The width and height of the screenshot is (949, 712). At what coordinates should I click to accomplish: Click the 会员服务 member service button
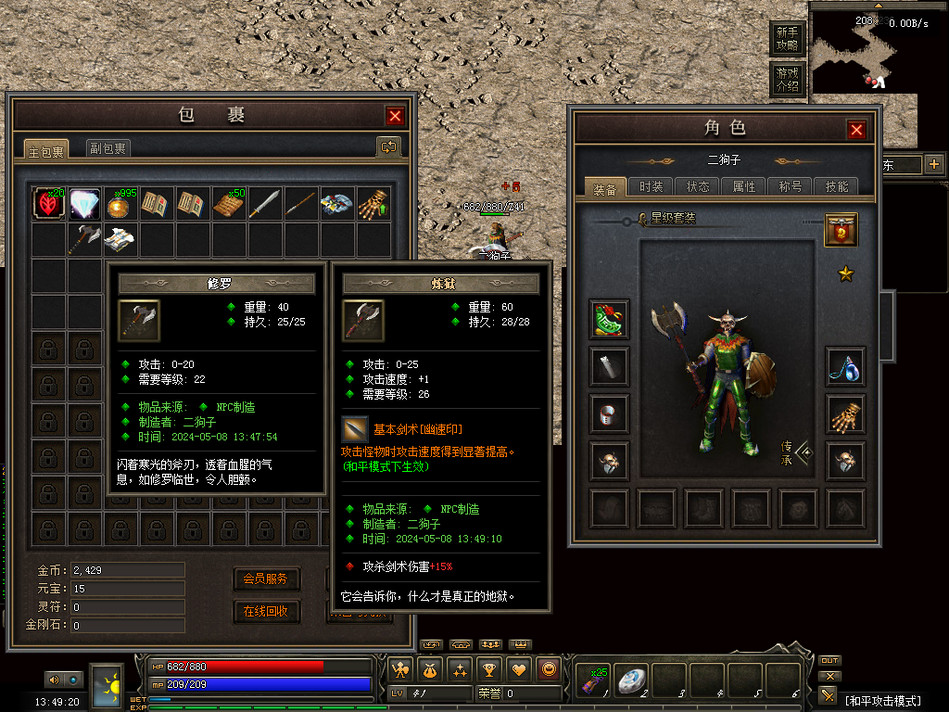pos(266,579)
